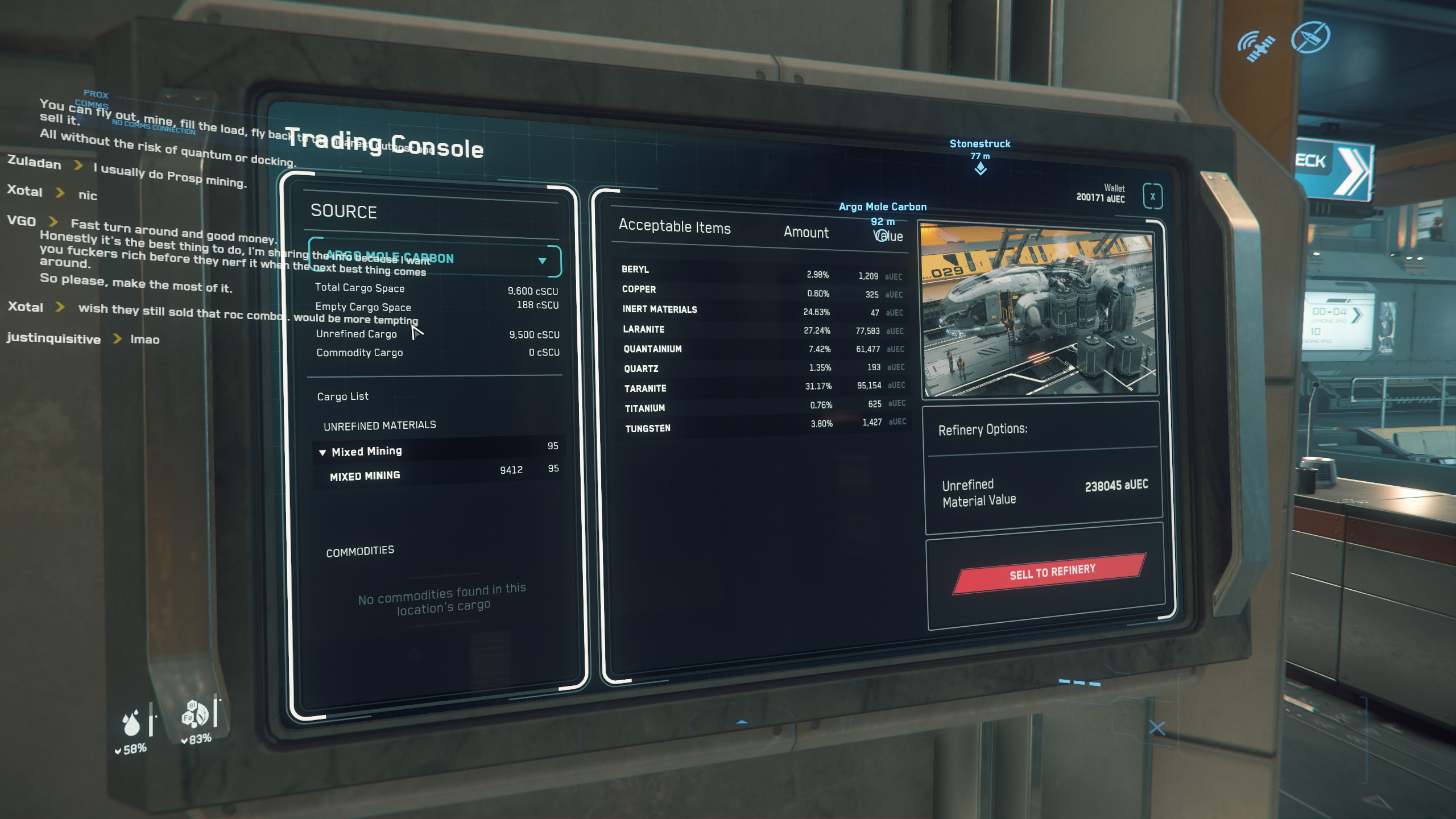This screenshot has width=1456, height=819.
Task: Select the MIXED MINING cargo entry
Action: coord(365,475)
